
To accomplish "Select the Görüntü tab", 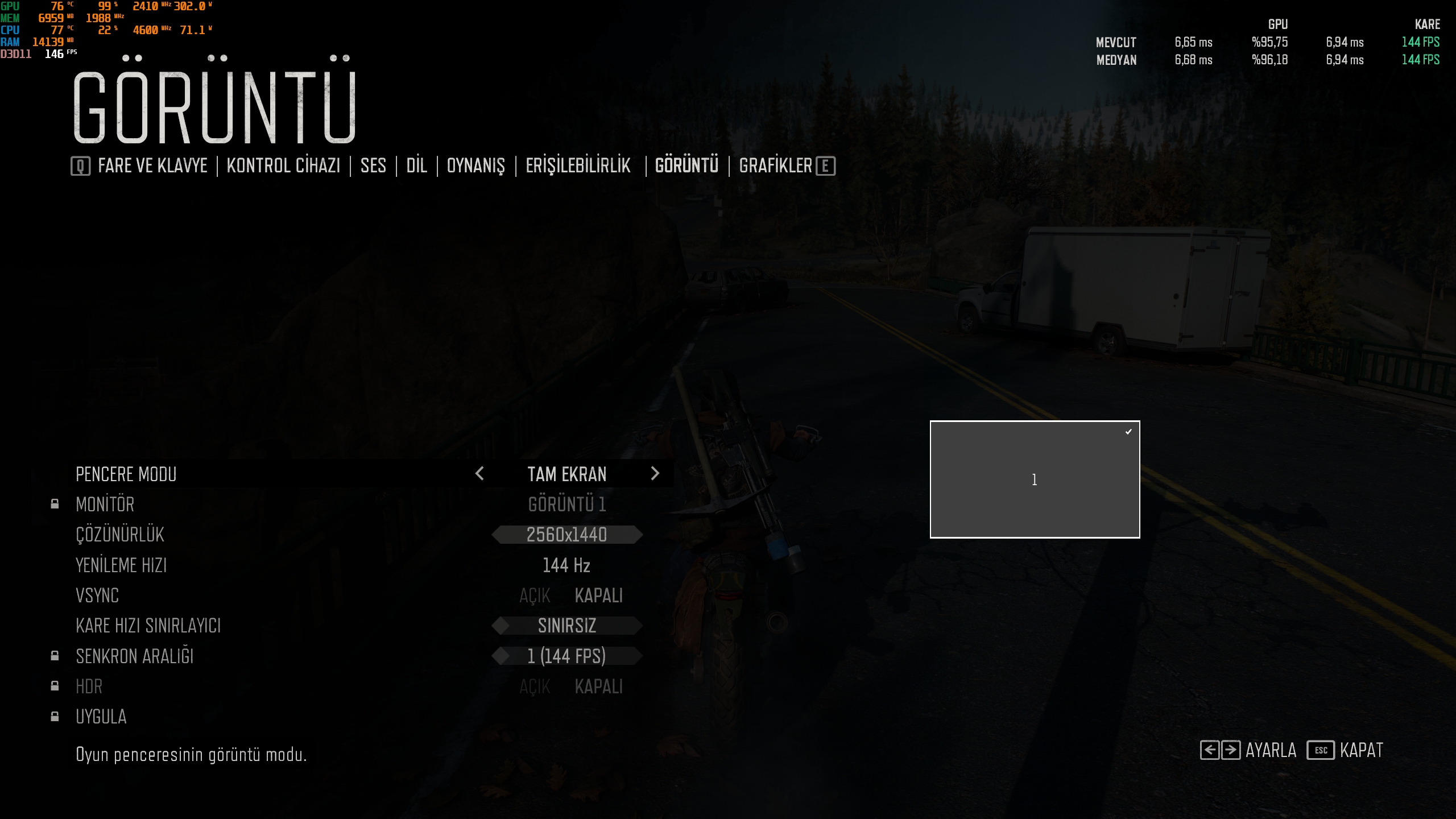I will [686, 166].
